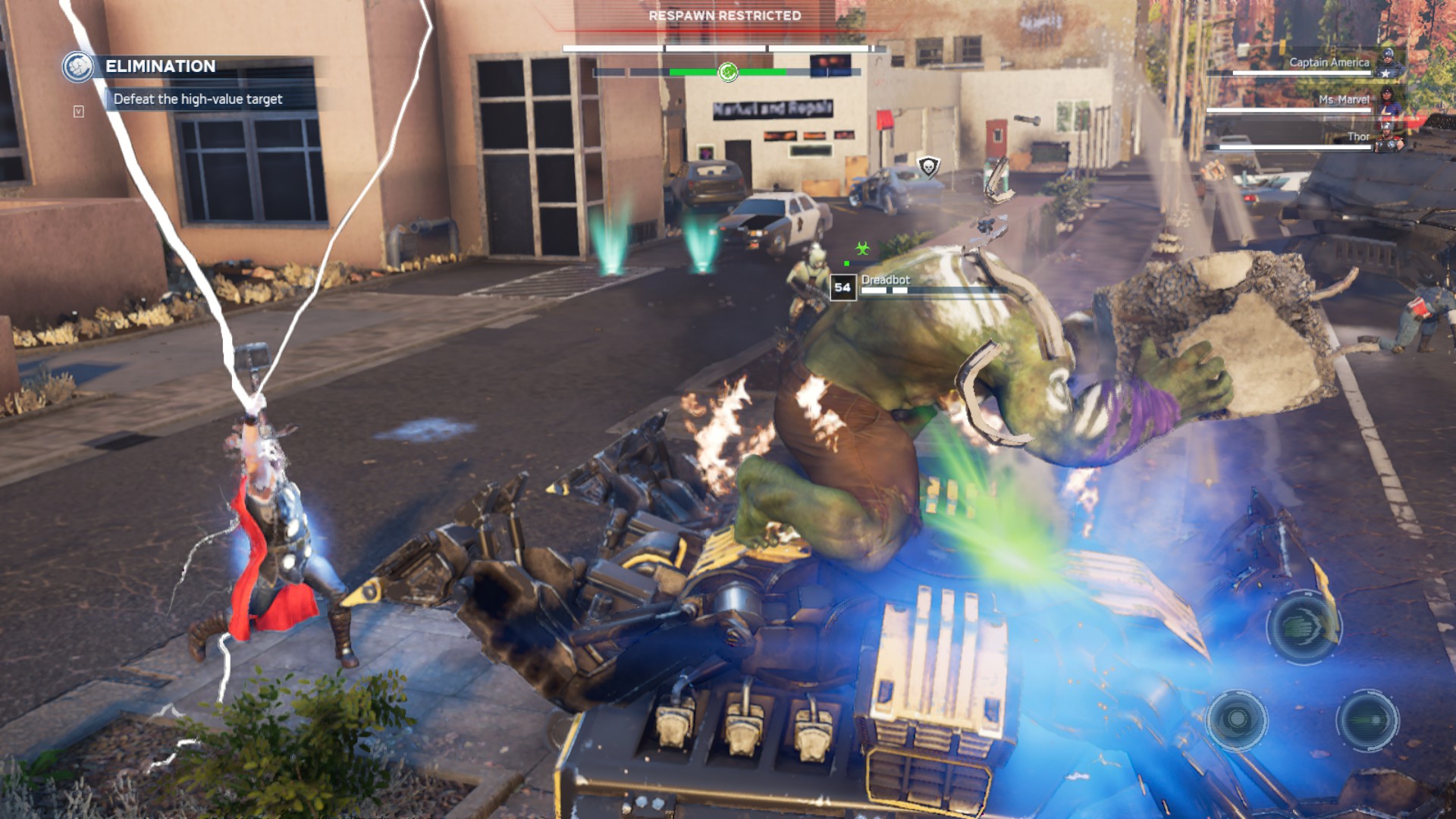Click the green Hulk icon on the compass
The width and height of the screenshot is (1456, 819).
pyautogui.click(x=728, y=72)
